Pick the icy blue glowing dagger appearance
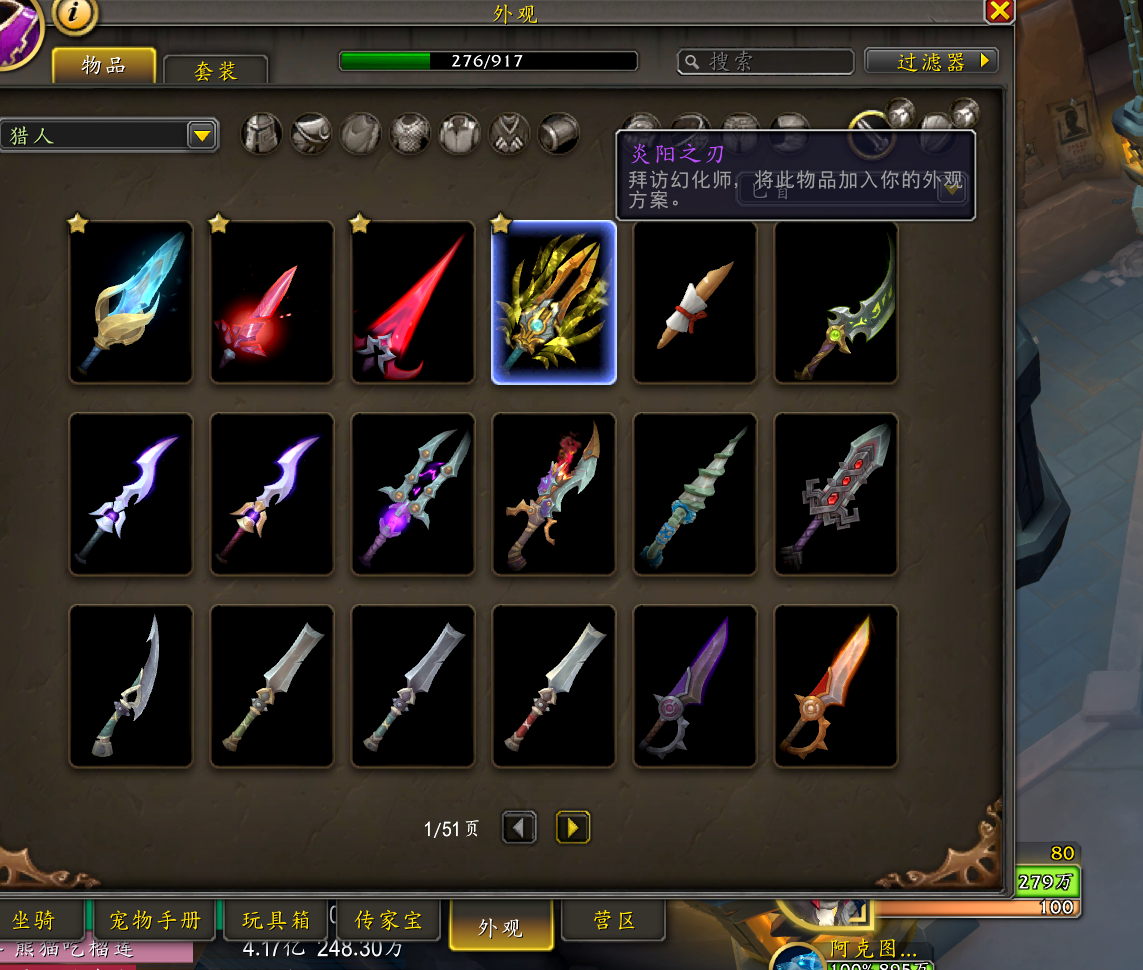The height and width of the screenshot is (970, 1143). coord(131,302)
